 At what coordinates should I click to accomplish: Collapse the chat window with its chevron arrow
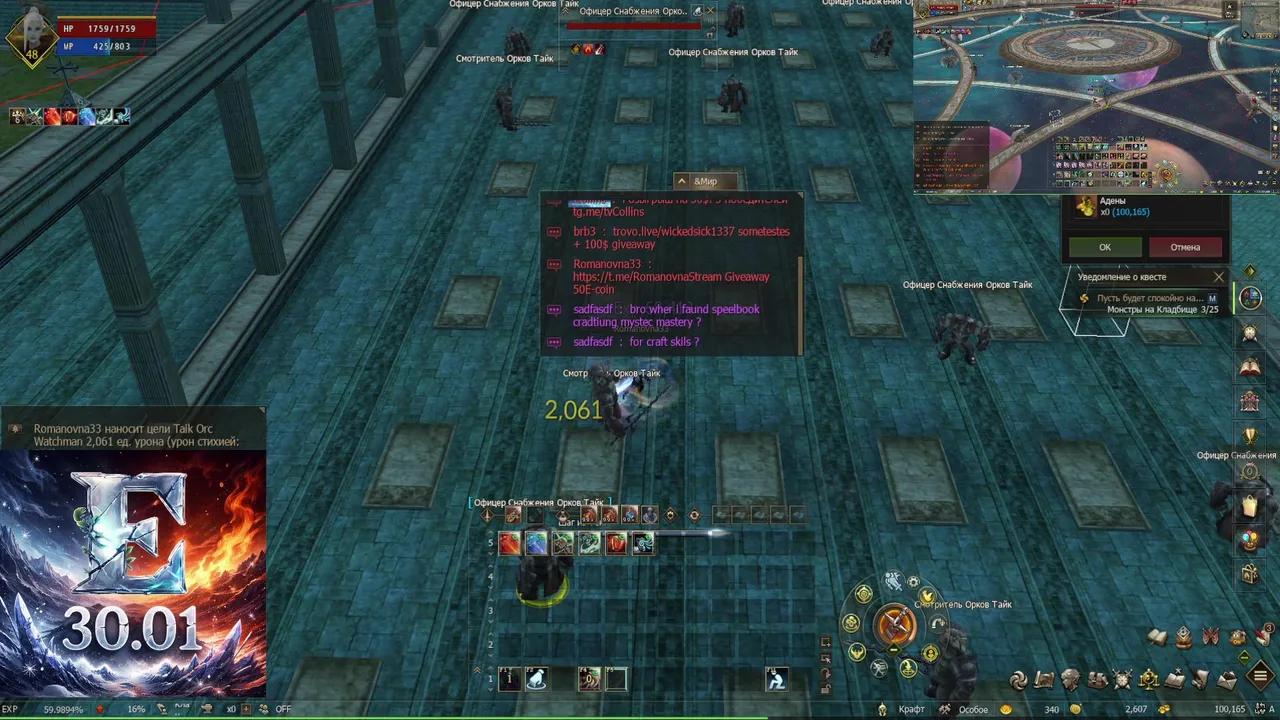point(681,181)
